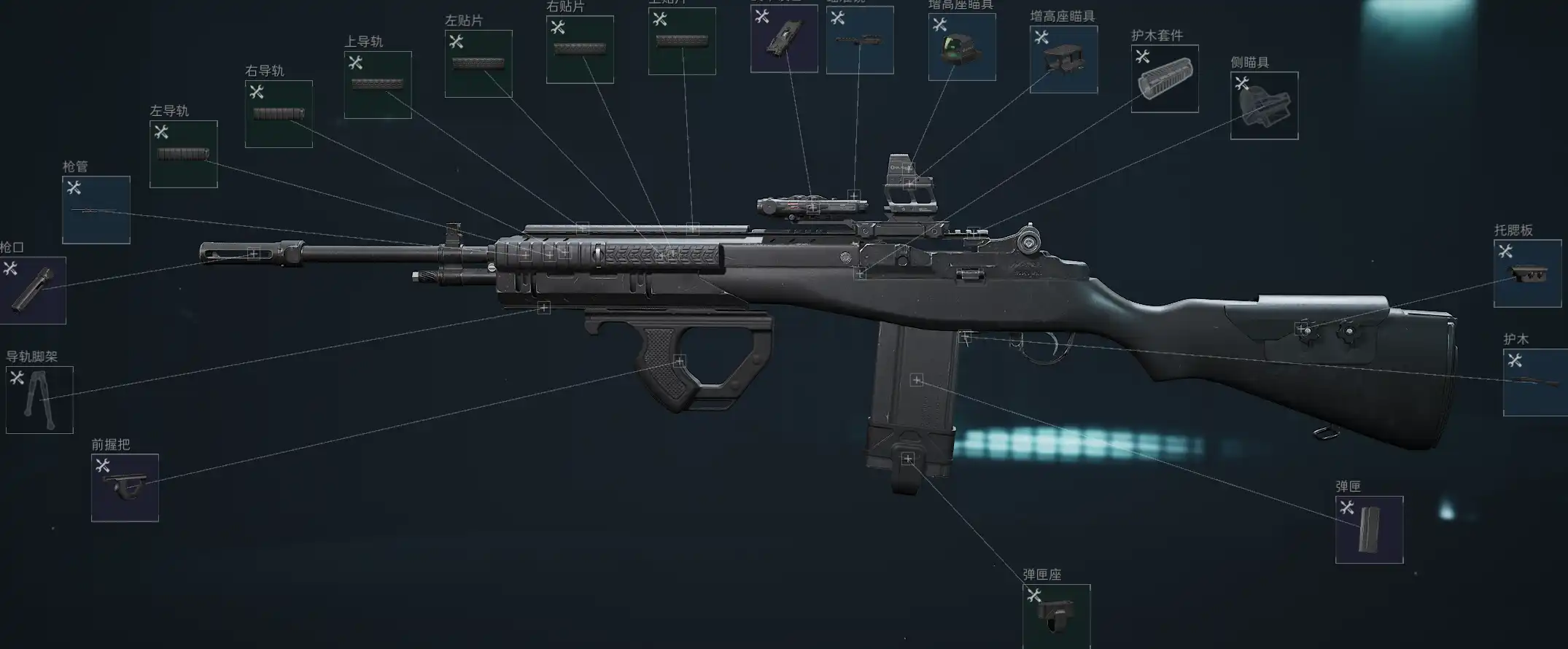The height and width of the screenshot is (649, 1568).
Task: Select the 护木 handguard slot
Action: [1535, 383]
